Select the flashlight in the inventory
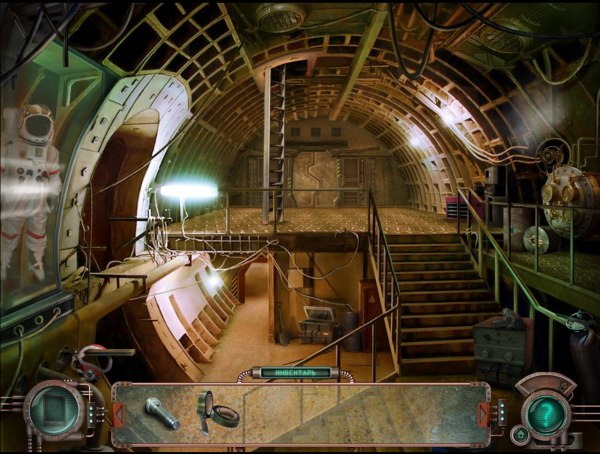Viewport: 600px width, 454px height. pyautogui.click(x=160, y=412)
